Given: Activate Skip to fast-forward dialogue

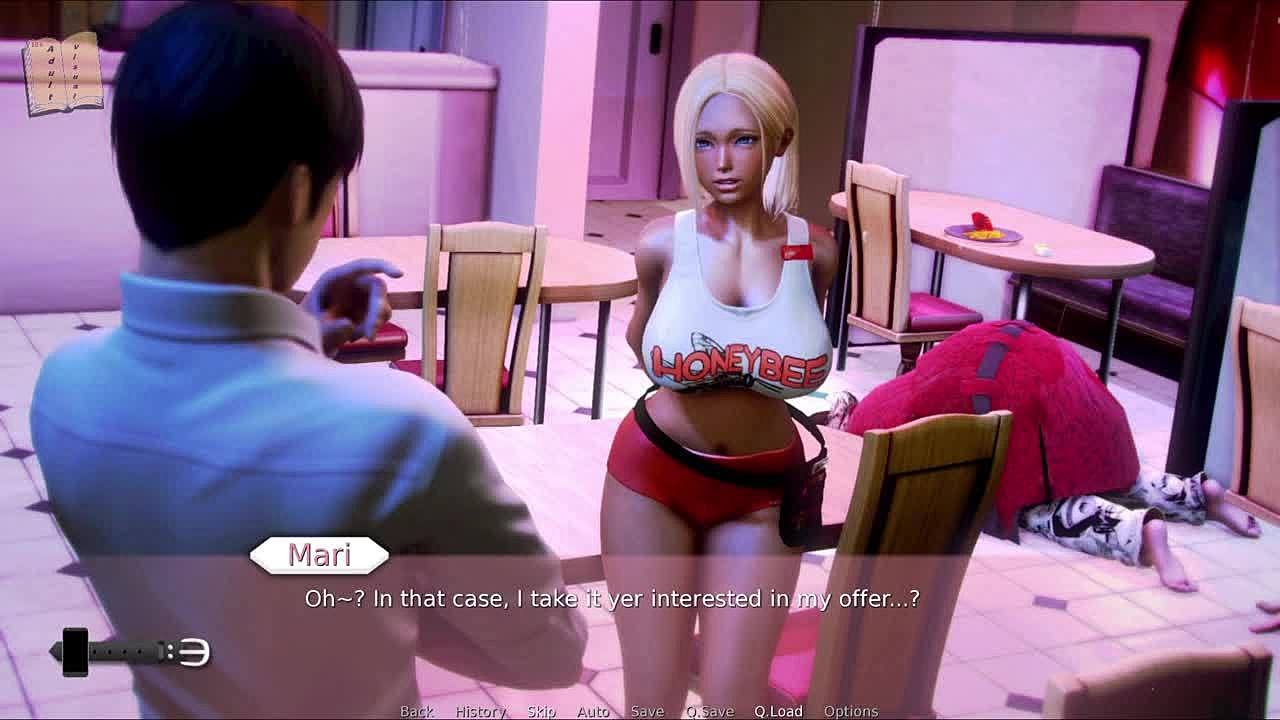Looking at the screenshot, I should [541, 711].
